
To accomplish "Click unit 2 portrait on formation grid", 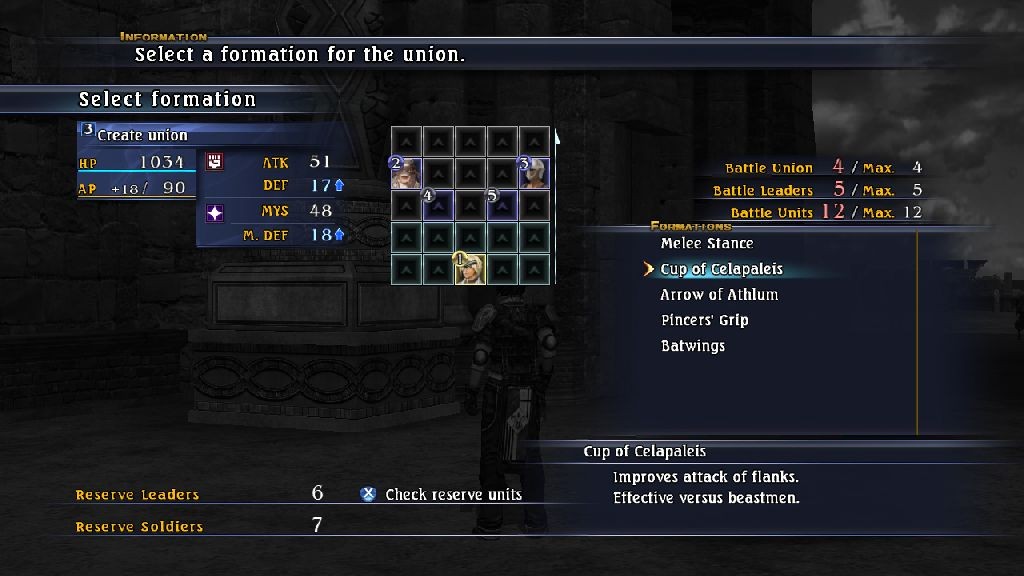I will [x=406, y=173].
